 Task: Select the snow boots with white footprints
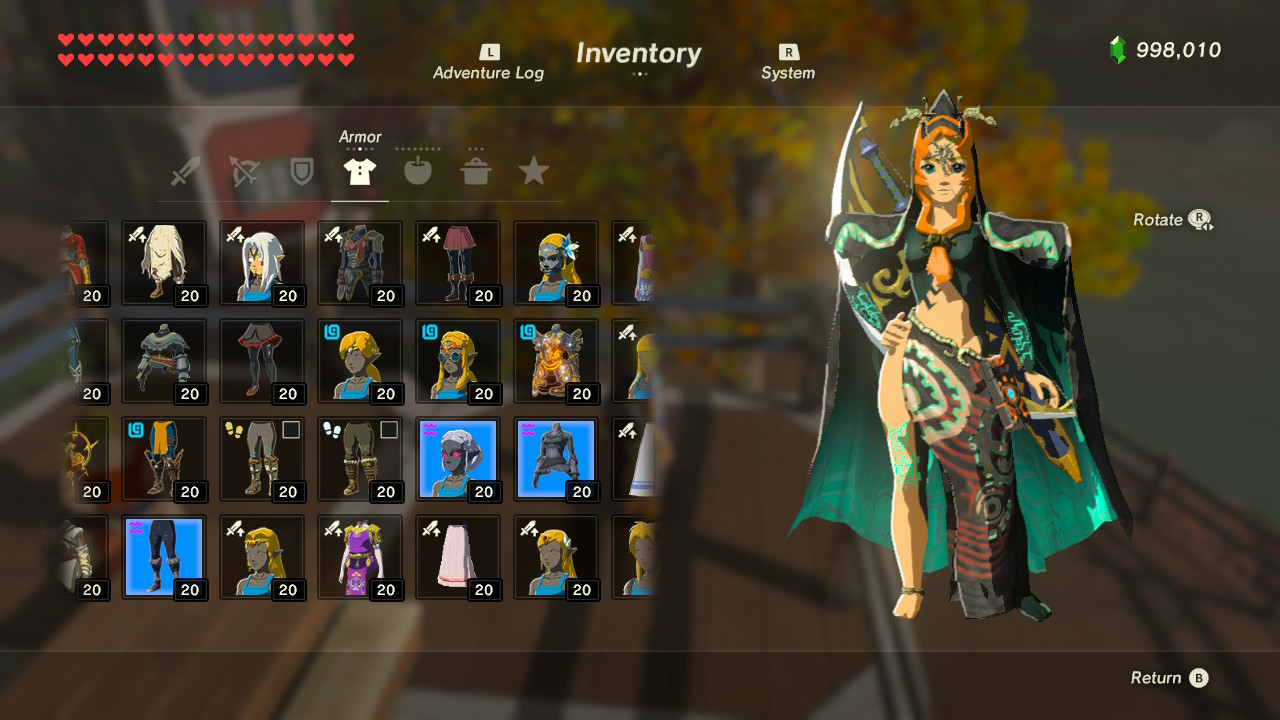(360, 460)
